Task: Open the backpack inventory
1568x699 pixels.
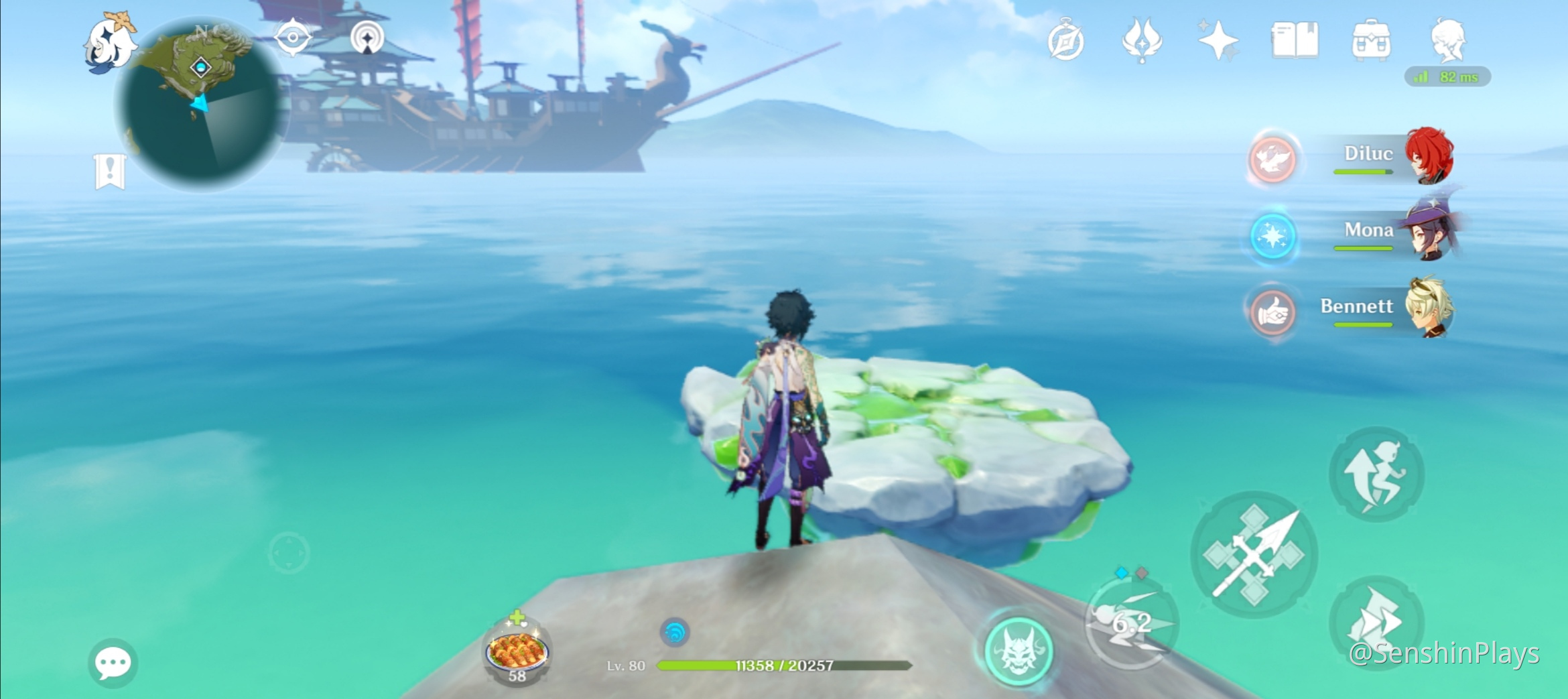Action: click(x=1371, y=40)
